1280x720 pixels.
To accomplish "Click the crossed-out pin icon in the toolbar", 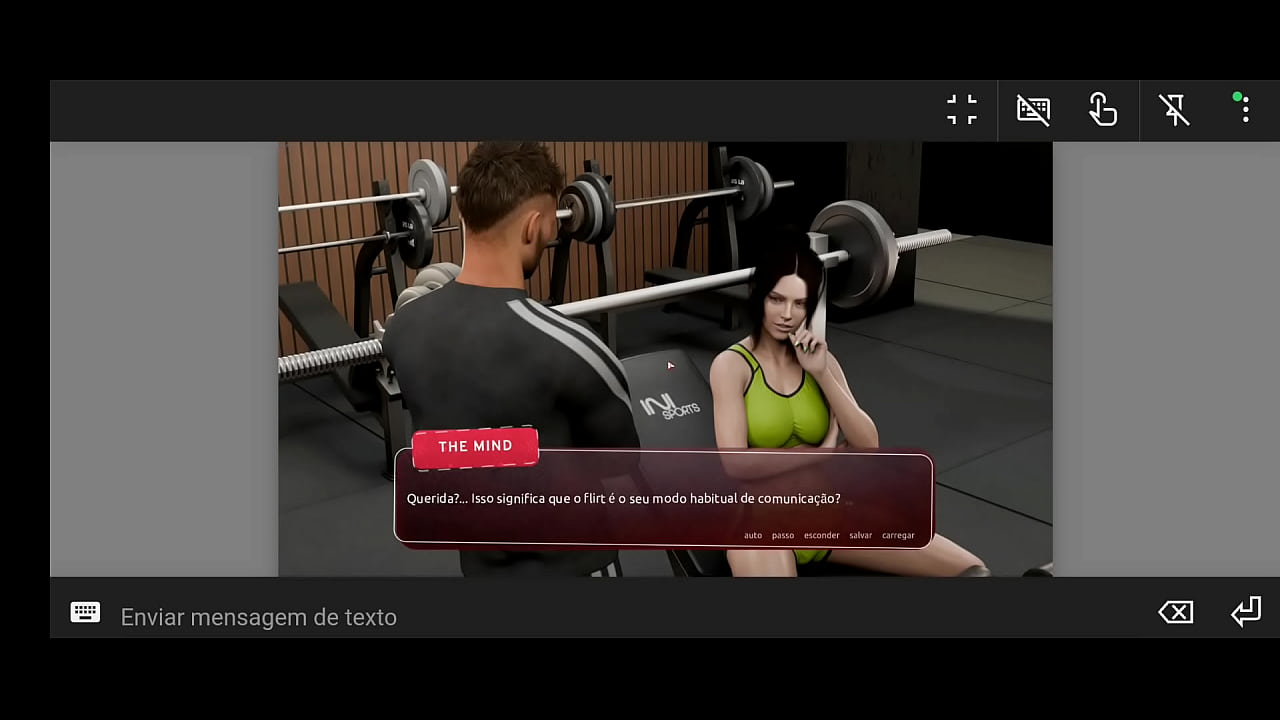I will point(1174,109).
